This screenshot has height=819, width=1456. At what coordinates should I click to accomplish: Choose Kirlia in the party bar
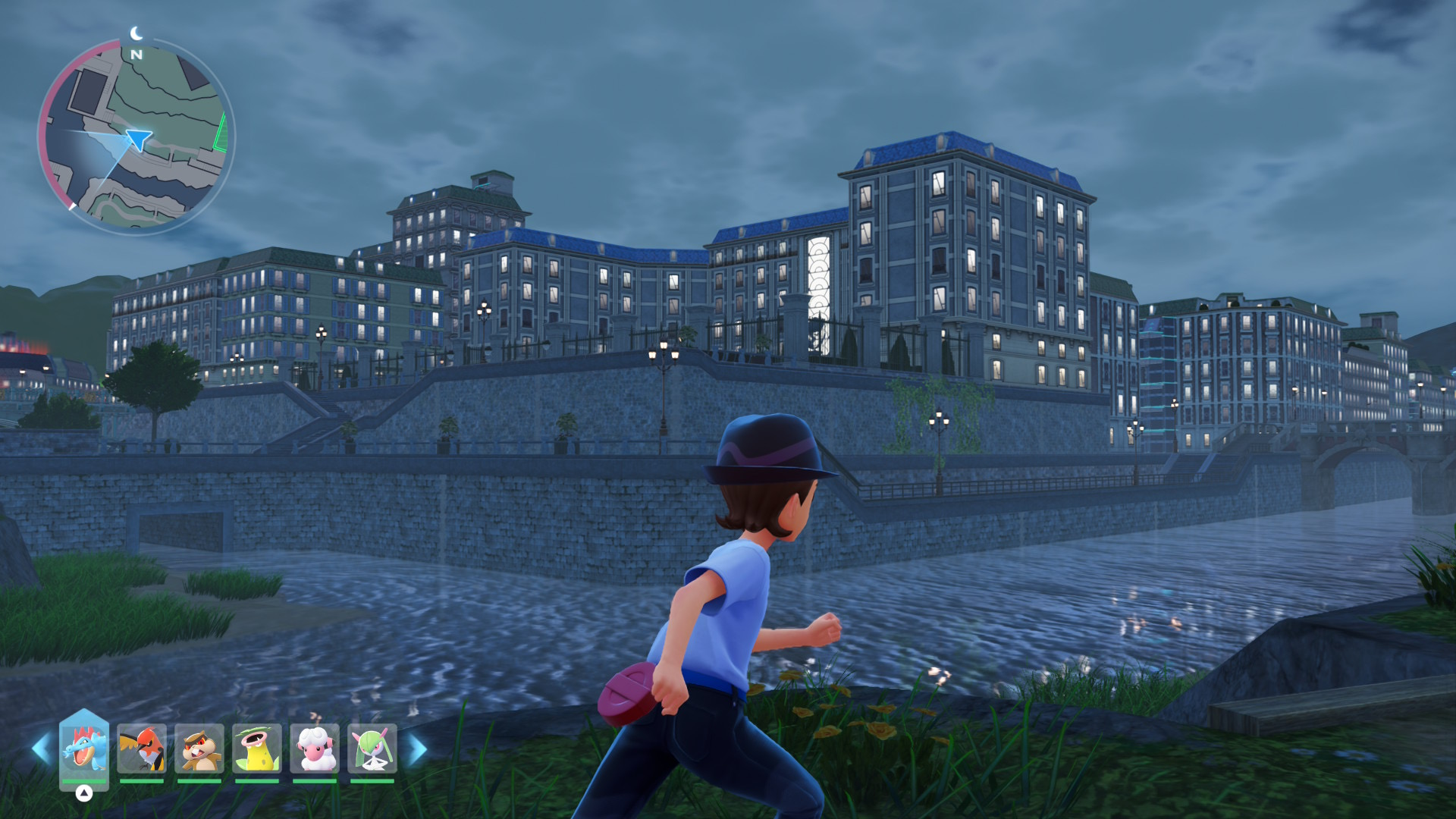point(372,748)
